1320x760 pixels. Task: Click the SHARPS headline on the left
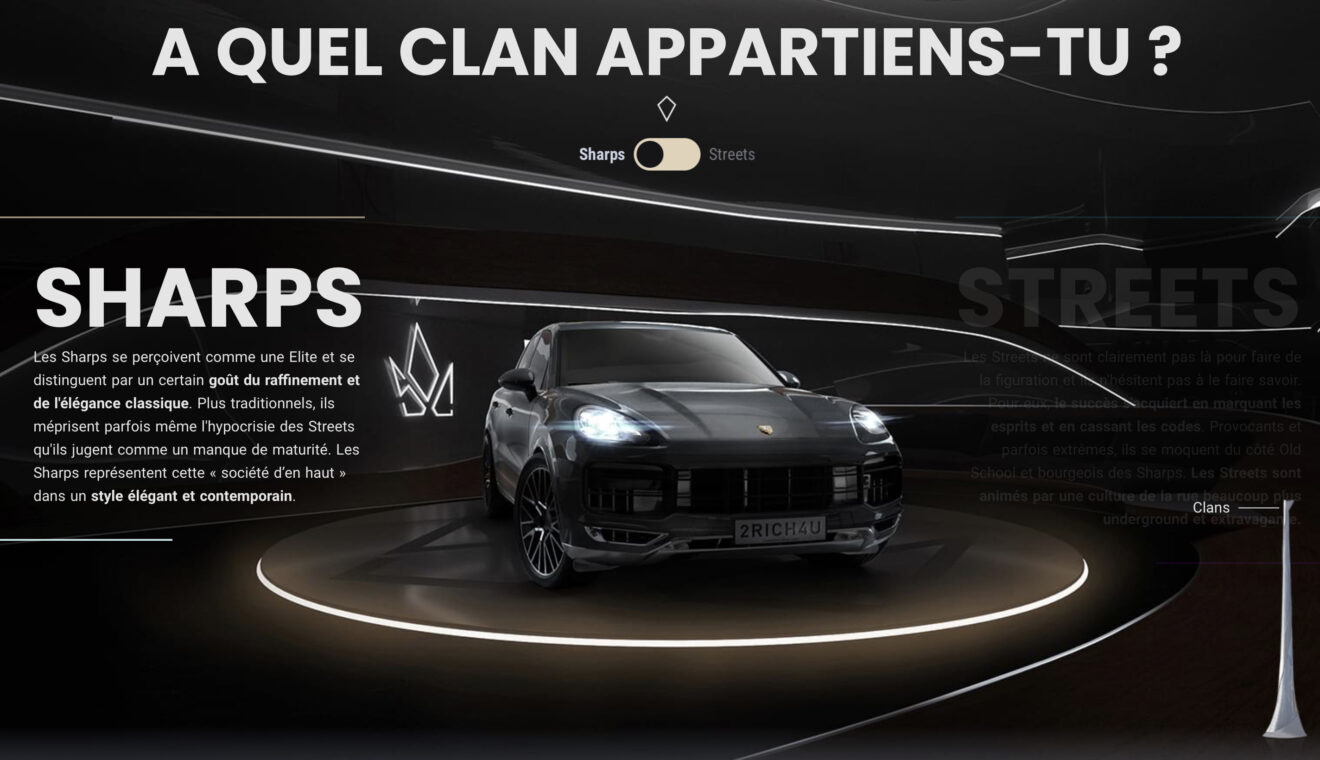pyautogui.click(x=199, y=296)
